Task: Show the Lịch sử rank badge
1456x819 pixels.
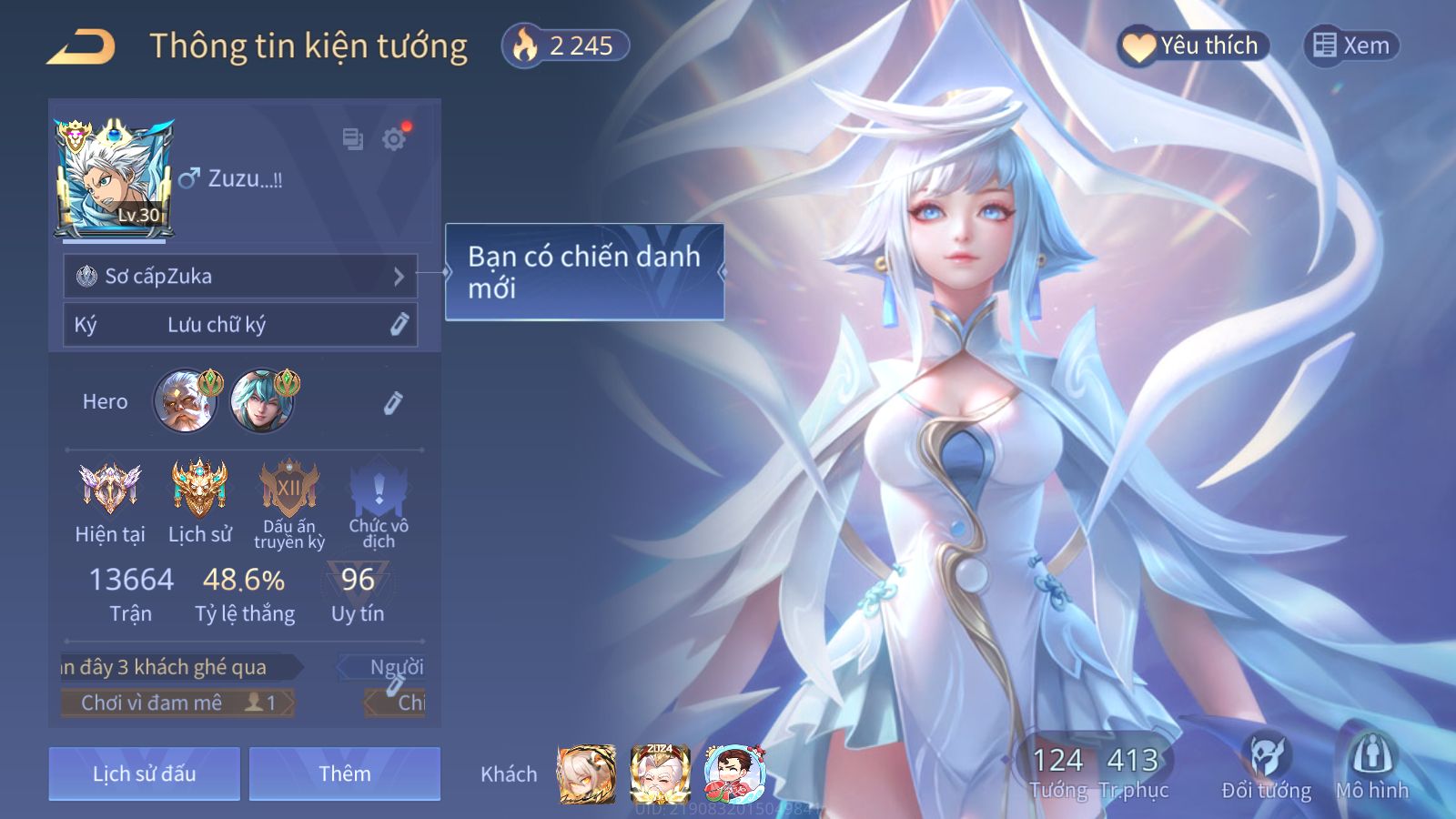Action: coord(199,488)
